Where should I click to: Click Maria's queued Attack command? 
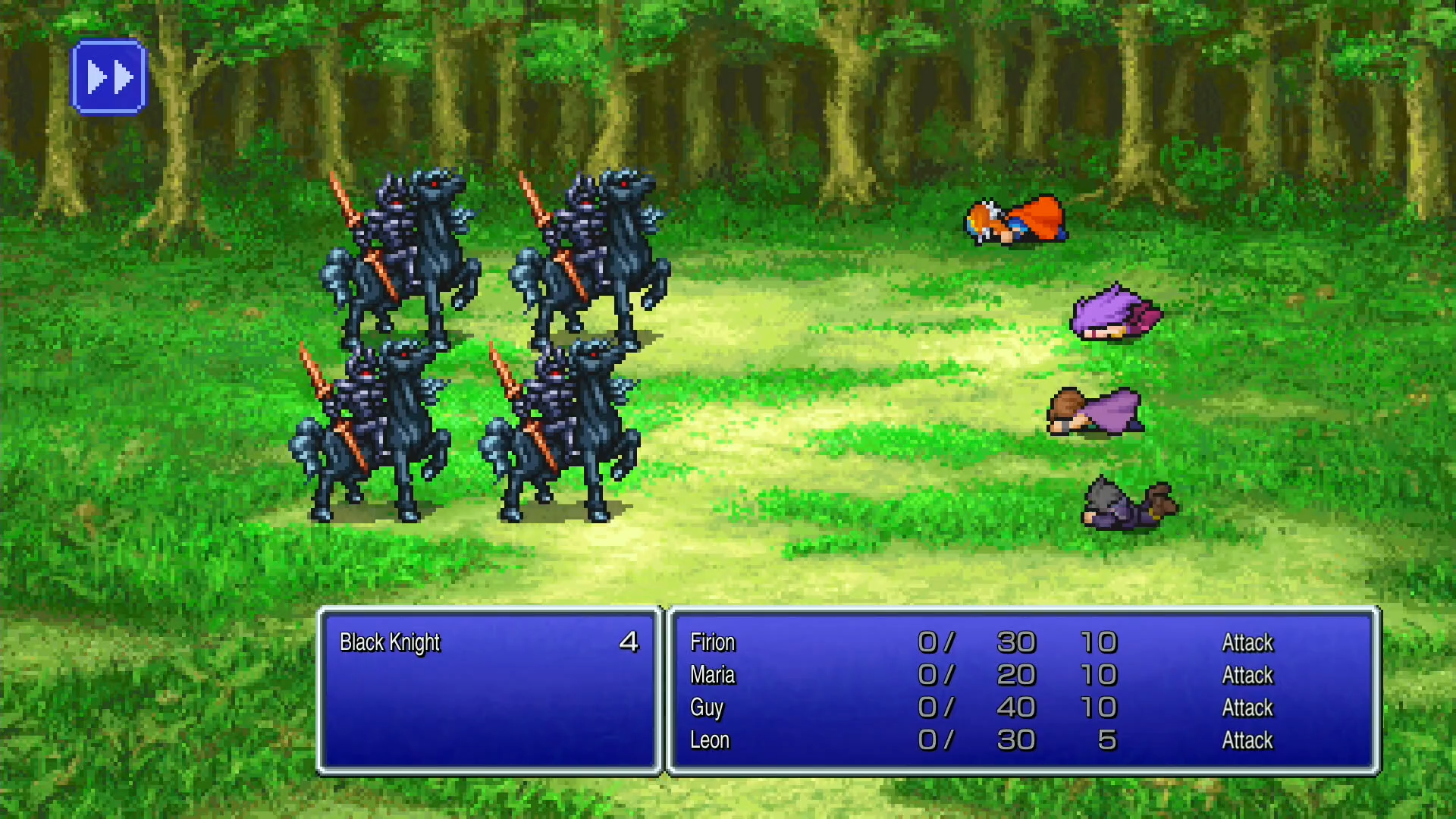1248,675
